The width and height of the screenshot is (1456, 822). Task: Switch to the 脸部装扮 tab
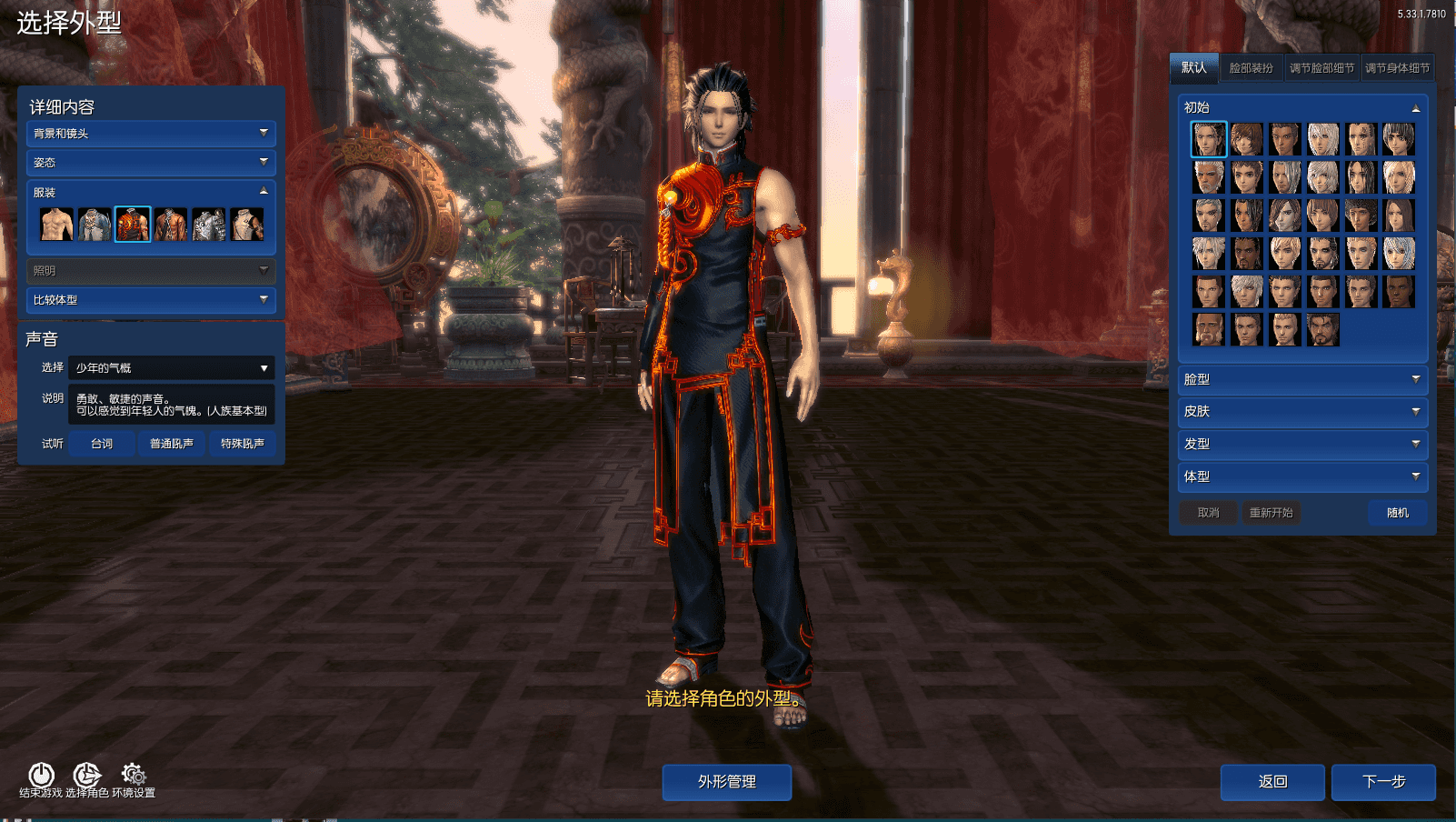(x=1250, y=66)
